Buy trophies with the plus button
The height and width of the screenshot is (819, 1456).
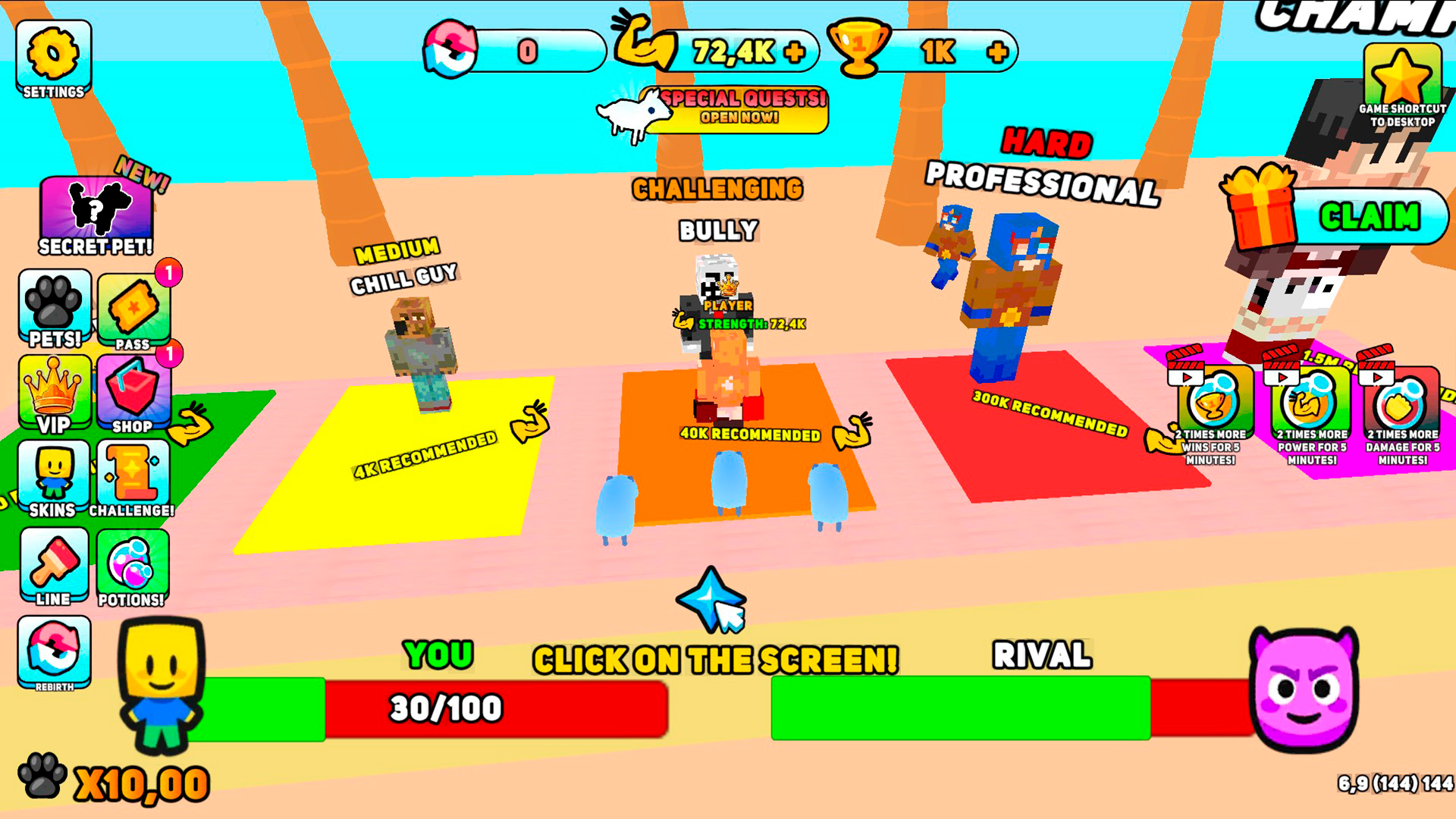[x=997, y=52]
